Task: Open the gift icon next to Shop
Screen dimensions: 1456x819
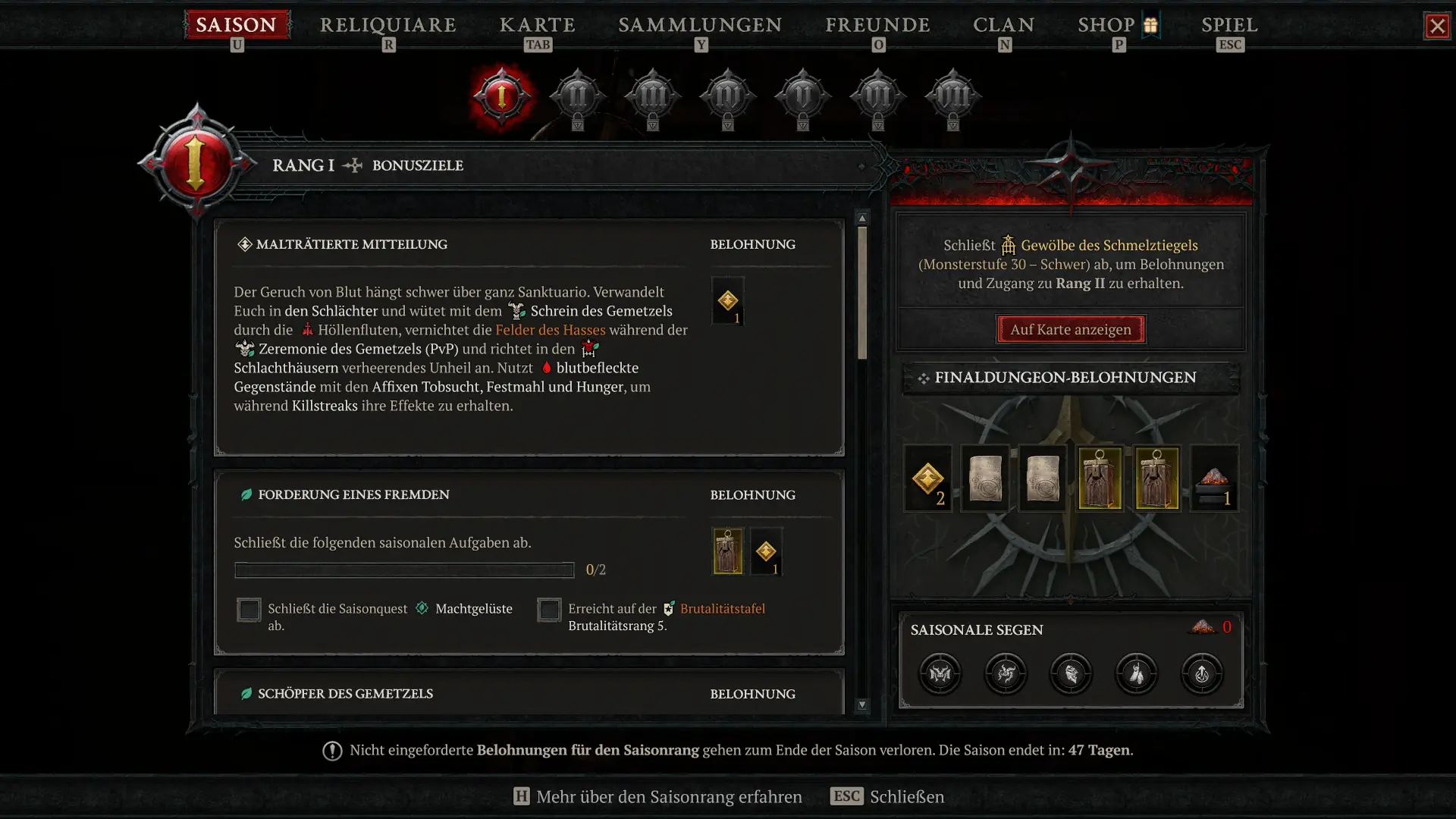Action: (x=1150, y=24)
